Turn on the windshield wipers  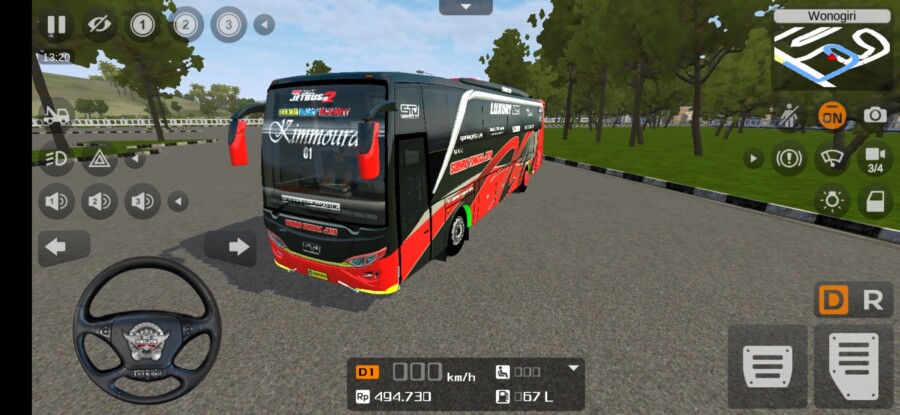point(831,158)
